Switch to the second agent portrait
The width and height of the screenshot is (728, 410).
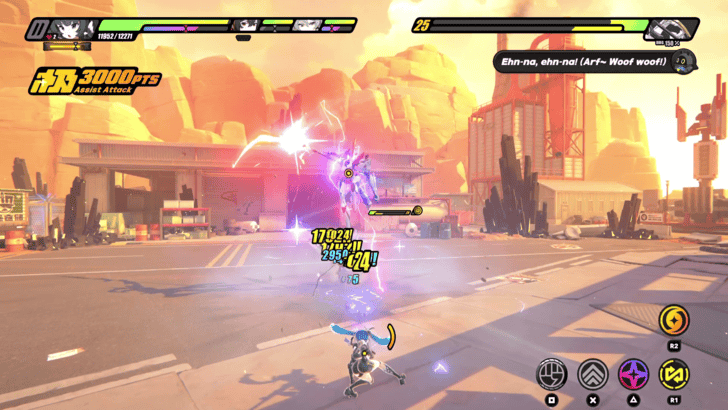tap(246, 25)
